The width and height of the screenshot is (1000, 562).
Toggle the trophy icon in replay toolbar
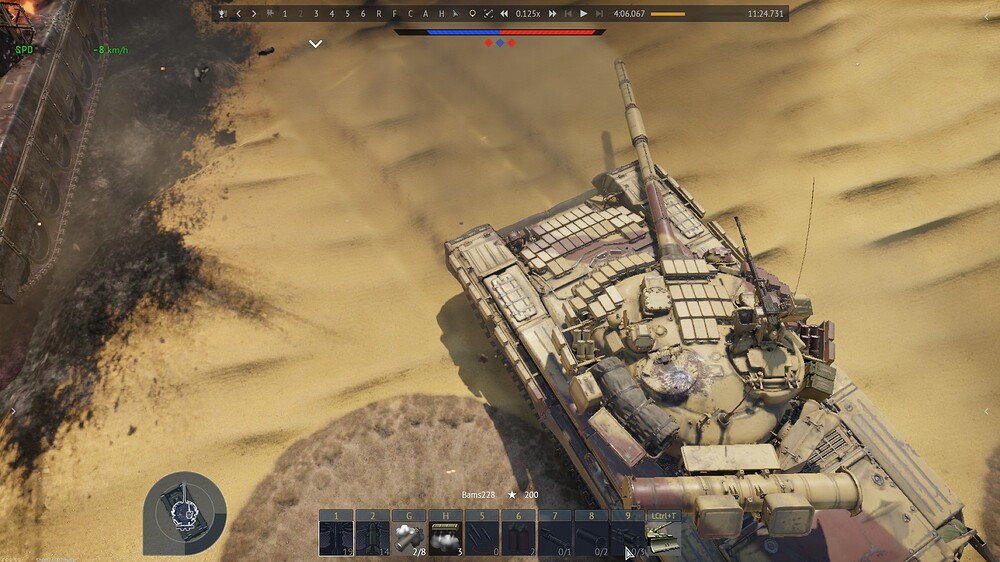tap(222, 14)
